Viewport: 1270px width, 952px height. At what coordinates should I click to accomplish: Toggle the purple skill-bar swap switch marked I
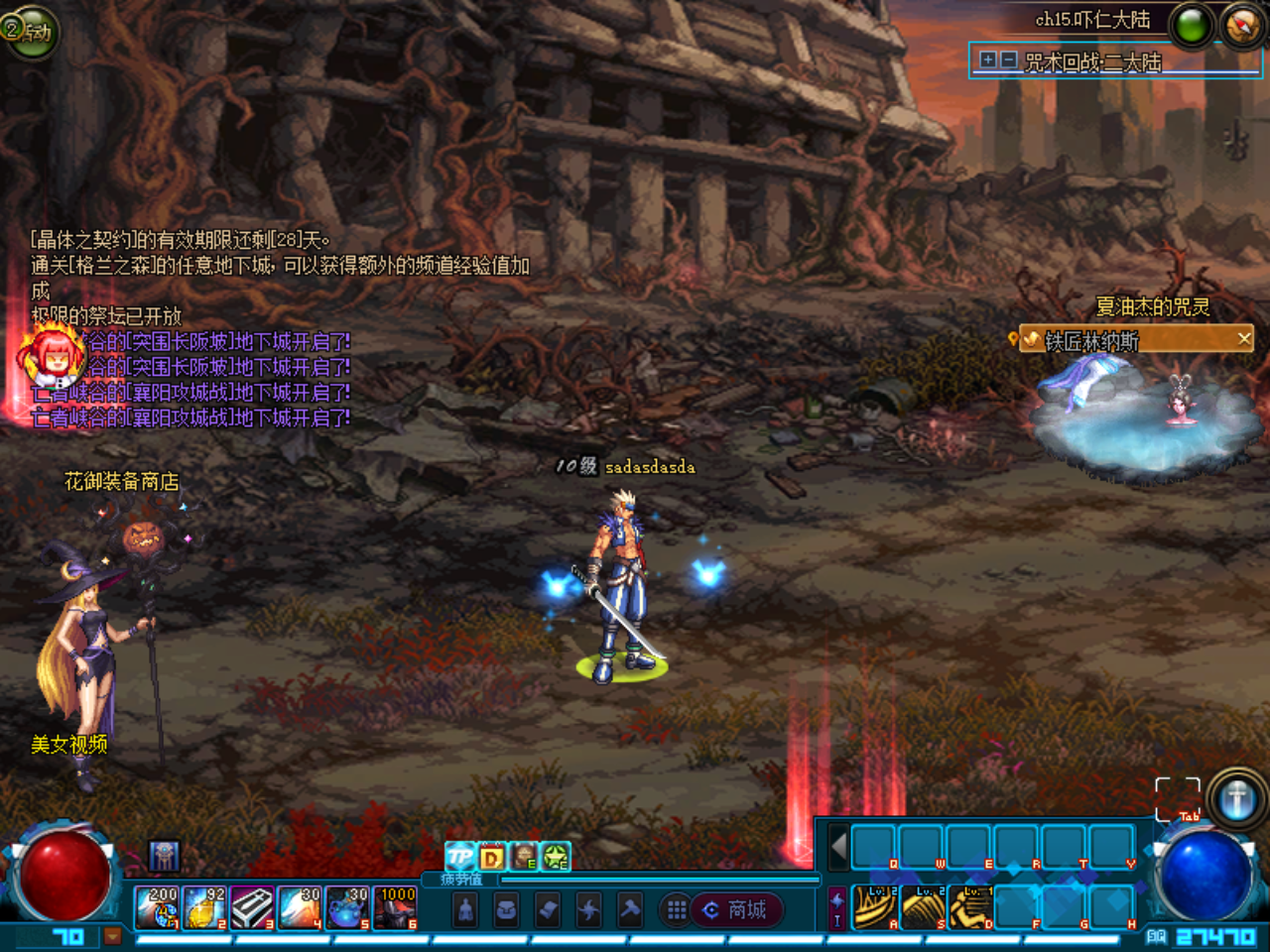[x=836, y=906]
